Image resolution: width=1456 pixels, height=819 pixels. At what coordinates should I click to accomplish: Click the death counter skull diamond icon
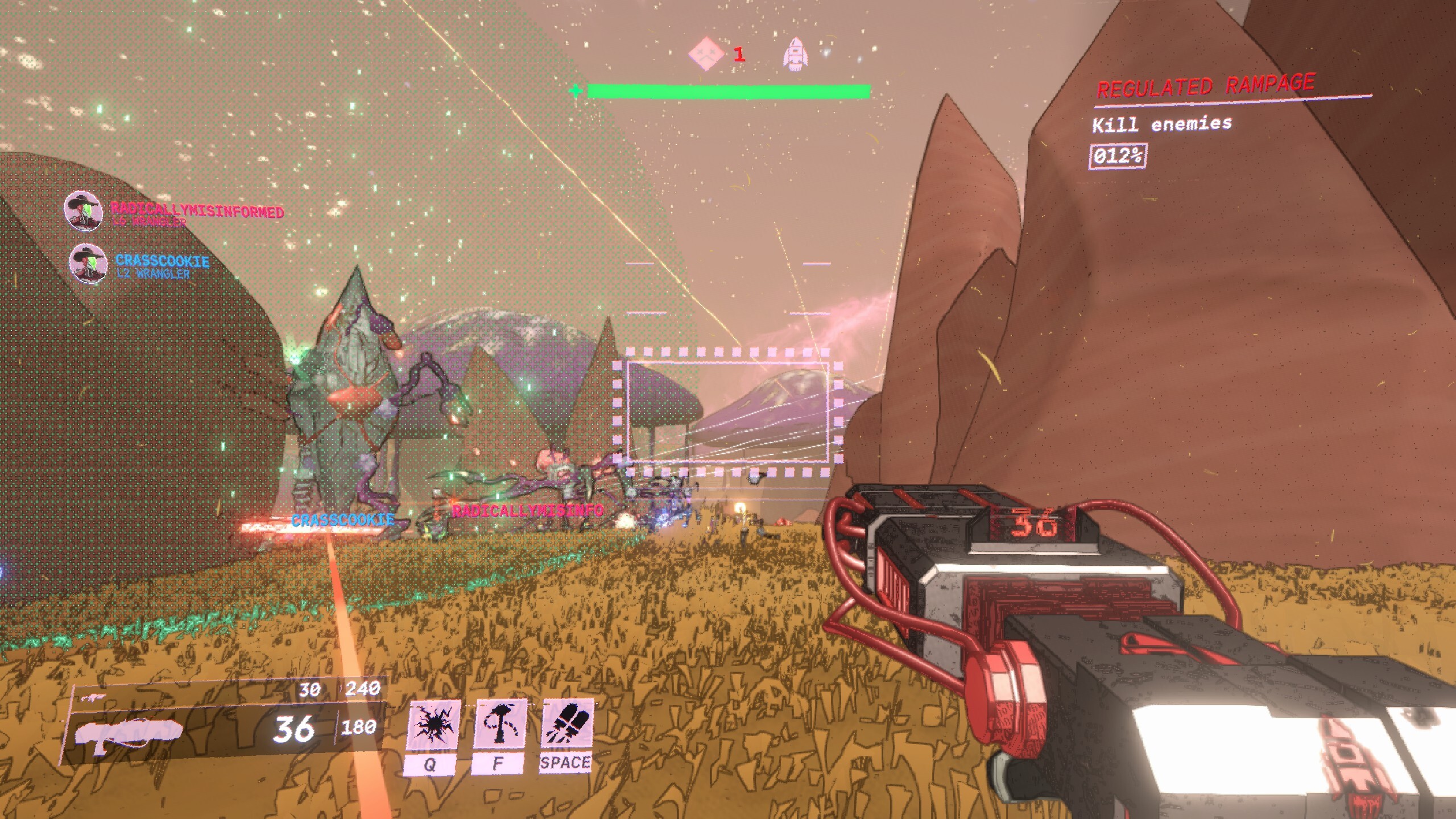click(x=707, y=54)
